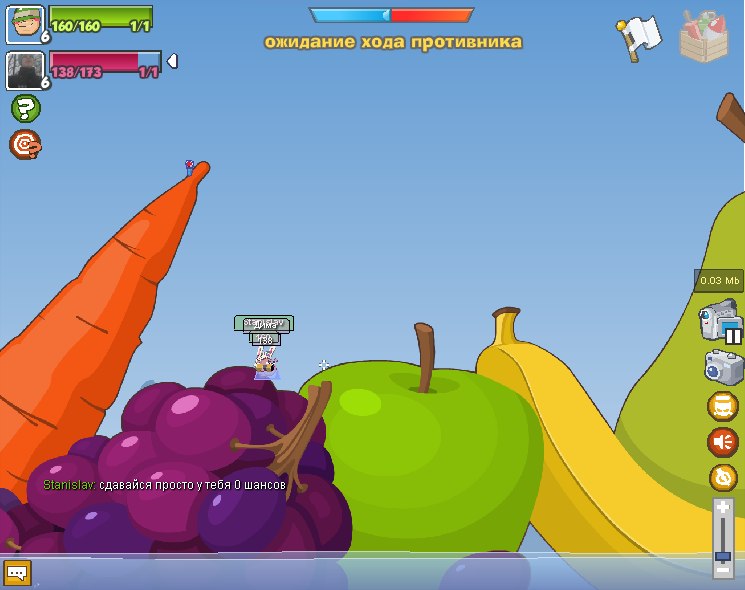This screenshot has height=590, width=745.
Task: Click the white arrow beside the red health bar
Action: [172, 62]
